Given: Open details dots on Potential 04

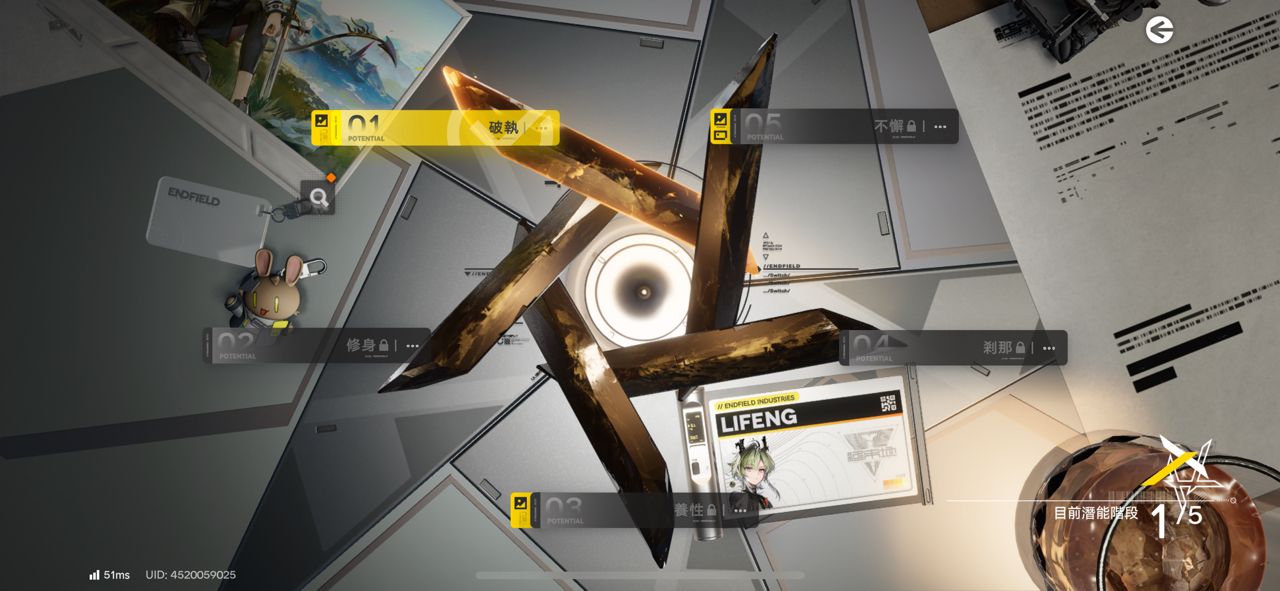Looking at the screenshot, I should (1049, 348).
